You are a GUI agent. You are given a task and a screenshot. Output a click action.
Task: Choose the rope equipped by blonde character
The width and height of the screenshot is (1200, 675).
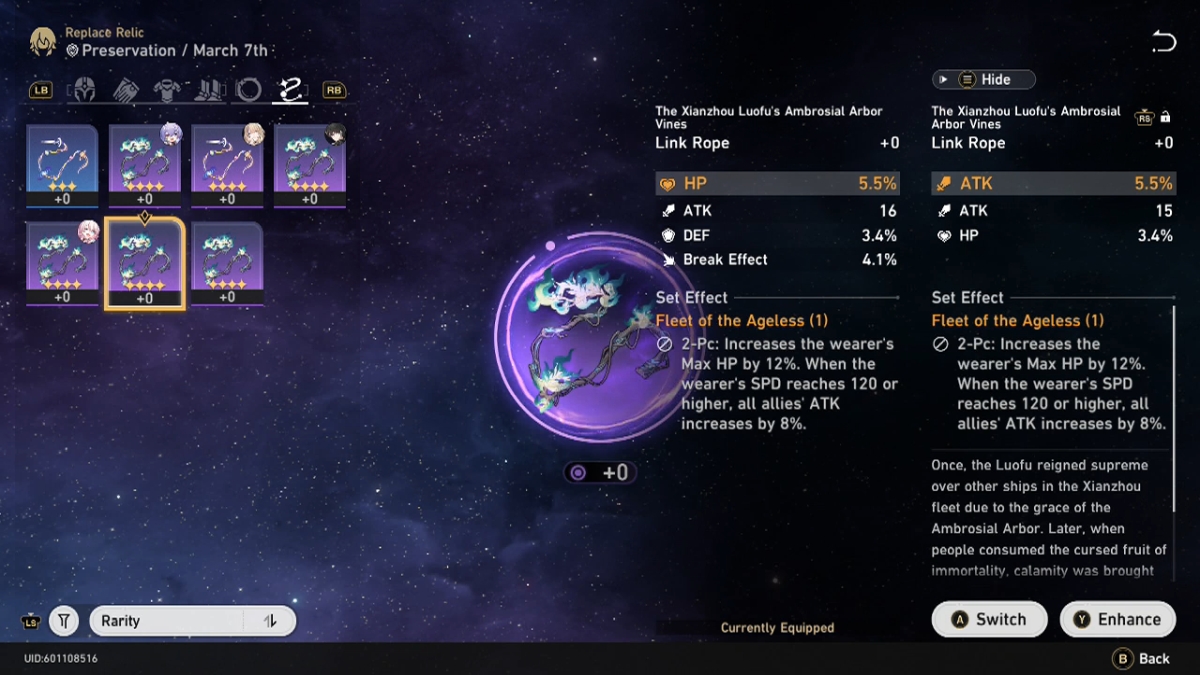click(227, 165)
